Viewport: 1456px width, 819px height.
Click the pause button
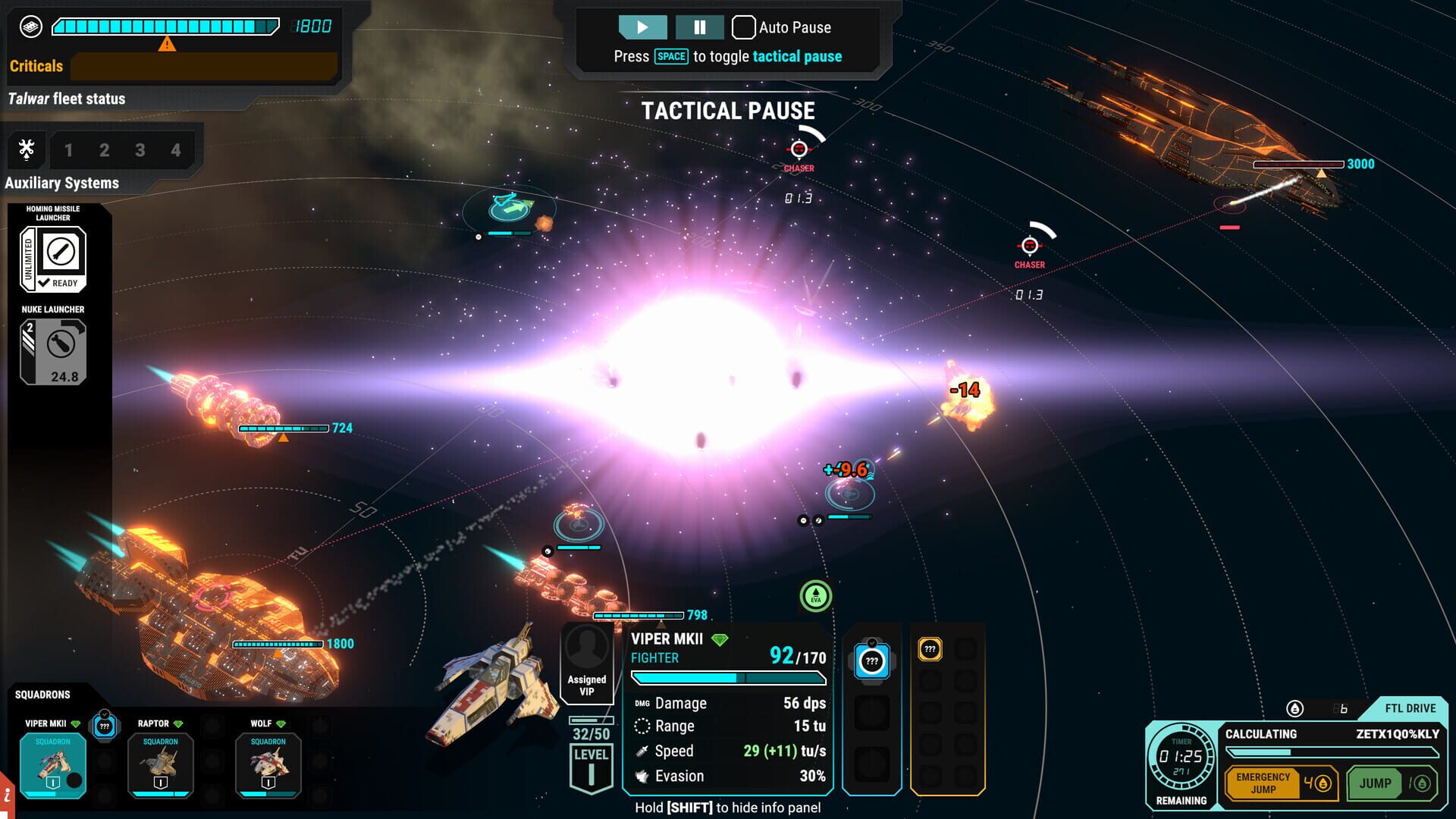click(699, 27)
